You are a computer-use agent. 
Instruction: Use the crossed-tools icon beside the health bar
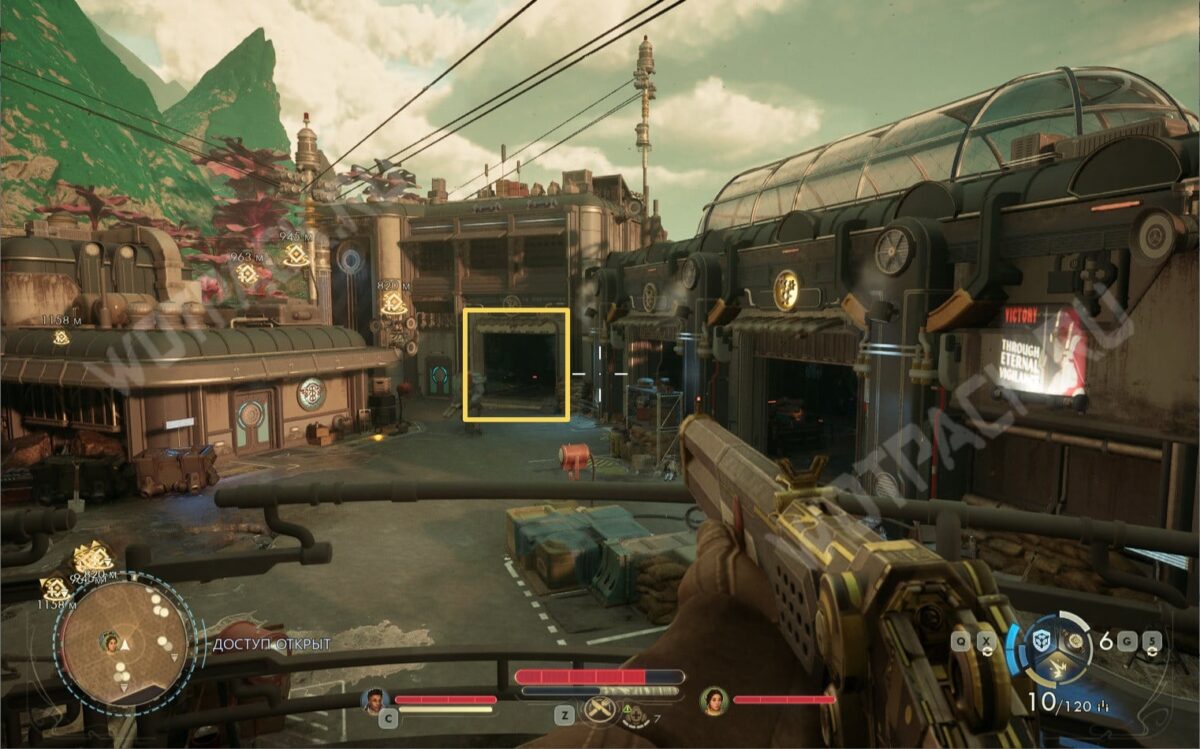tap(598, 711)
